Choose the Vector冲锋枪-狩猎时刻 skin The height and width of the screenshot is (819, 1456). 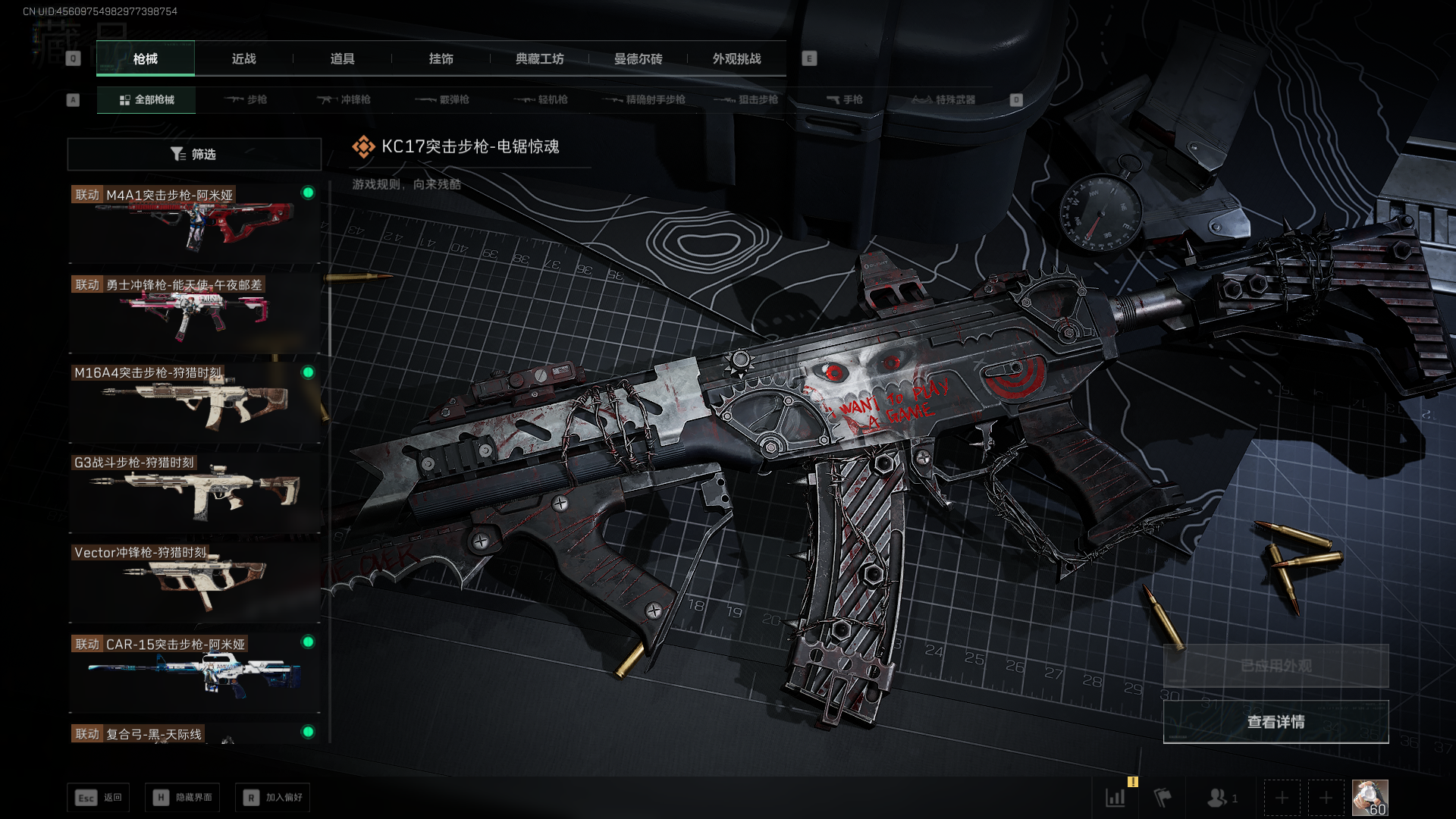click(x=194, y=582)
